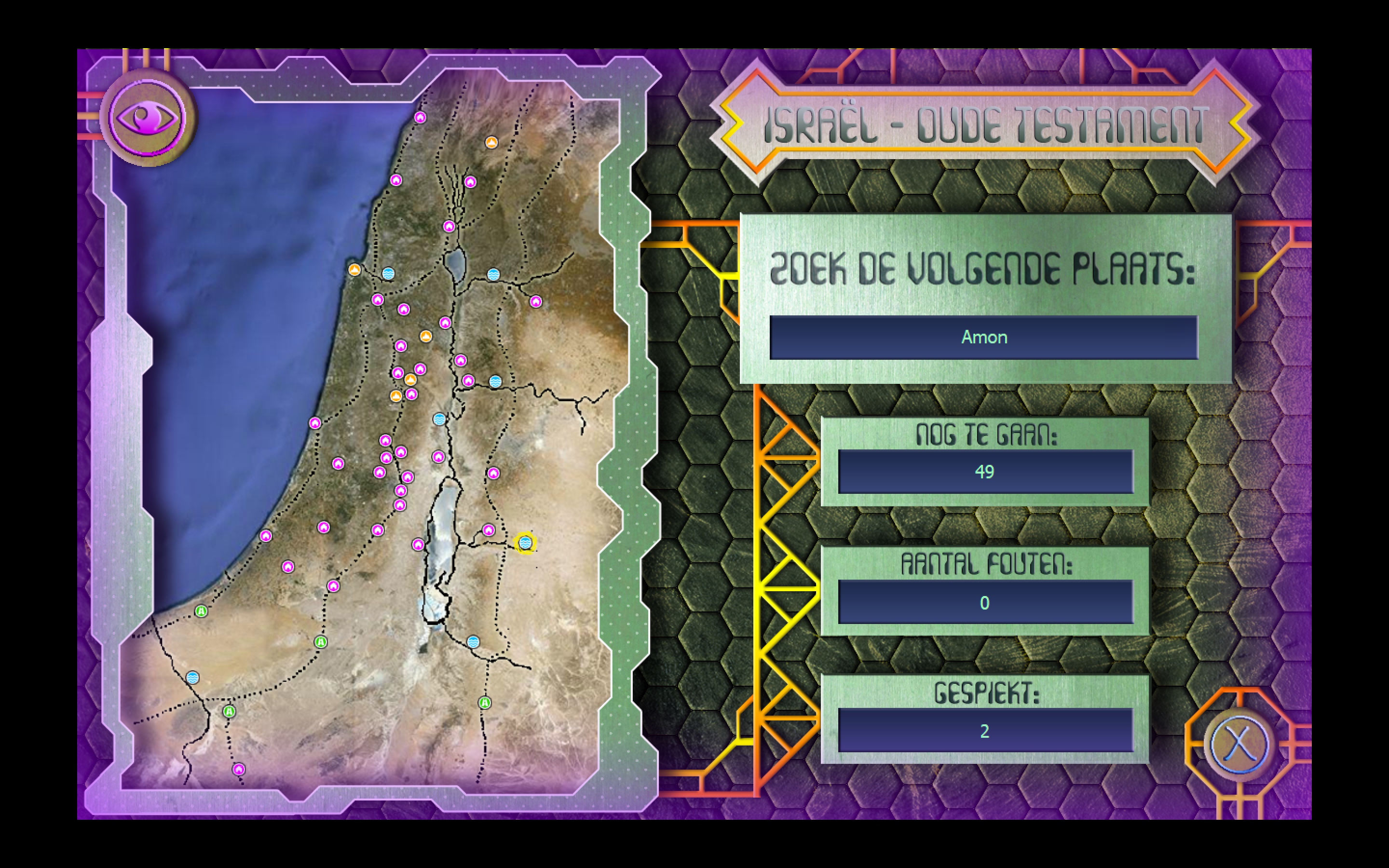The image size is (1389, 868).
Task: Select the blue water marker on the Jordan River
Action: pyautogui.click(x=440, y=419)
